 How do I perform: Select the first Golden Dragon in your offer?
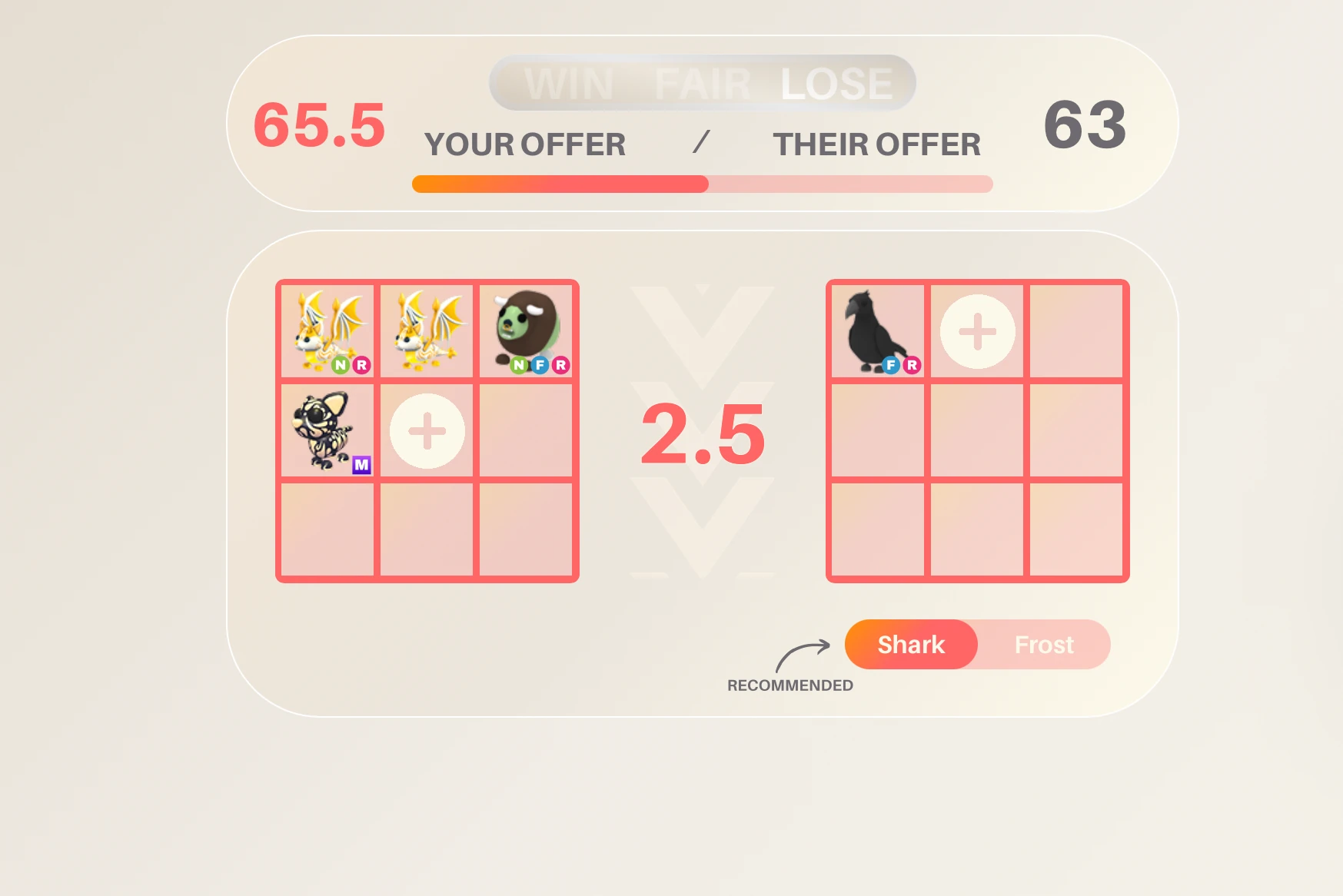pyautogui.click(x=327, y=327)
